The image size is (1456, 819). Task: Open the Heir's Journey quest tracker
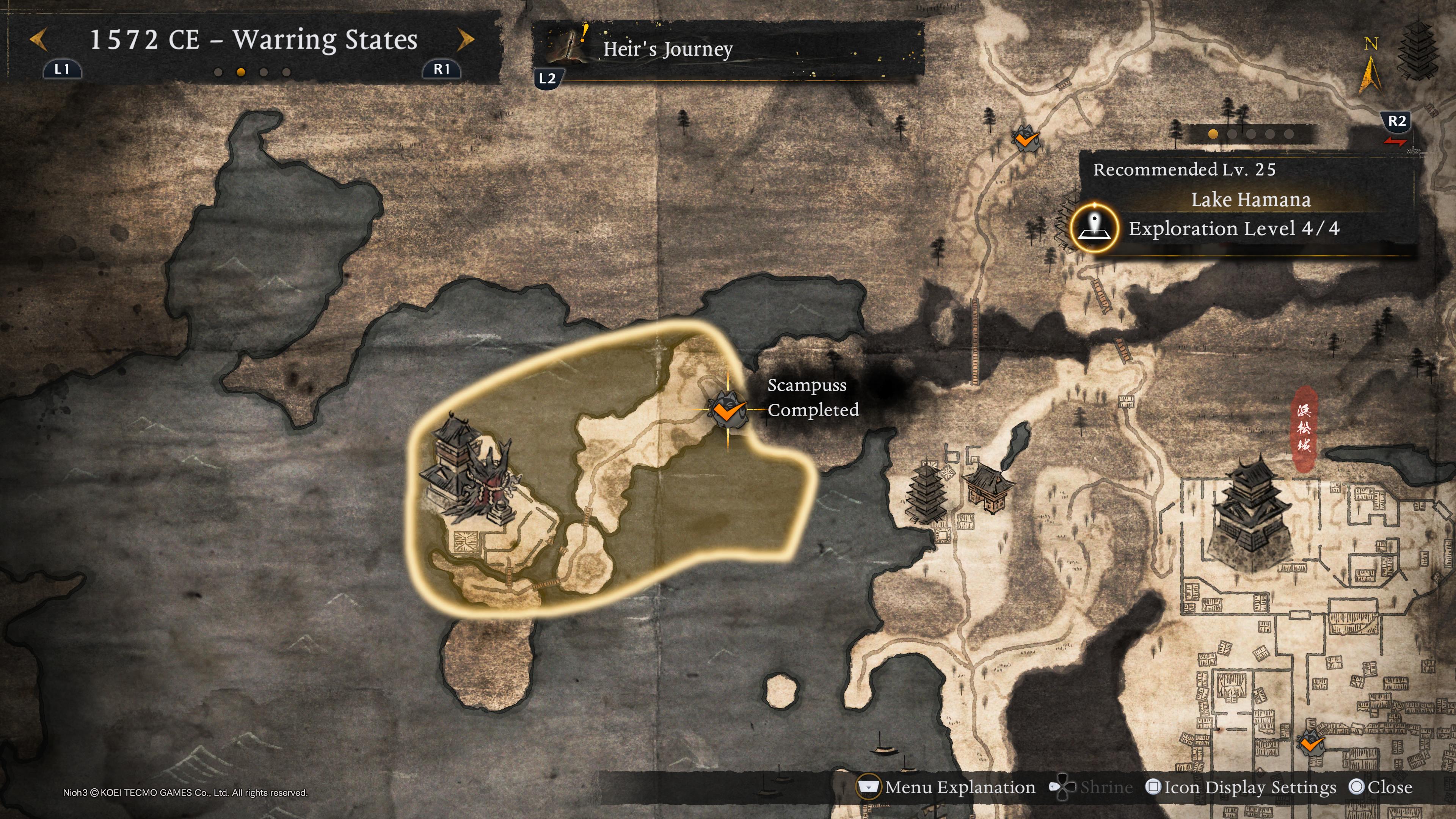pyautogui.click(x=667, y=49)
